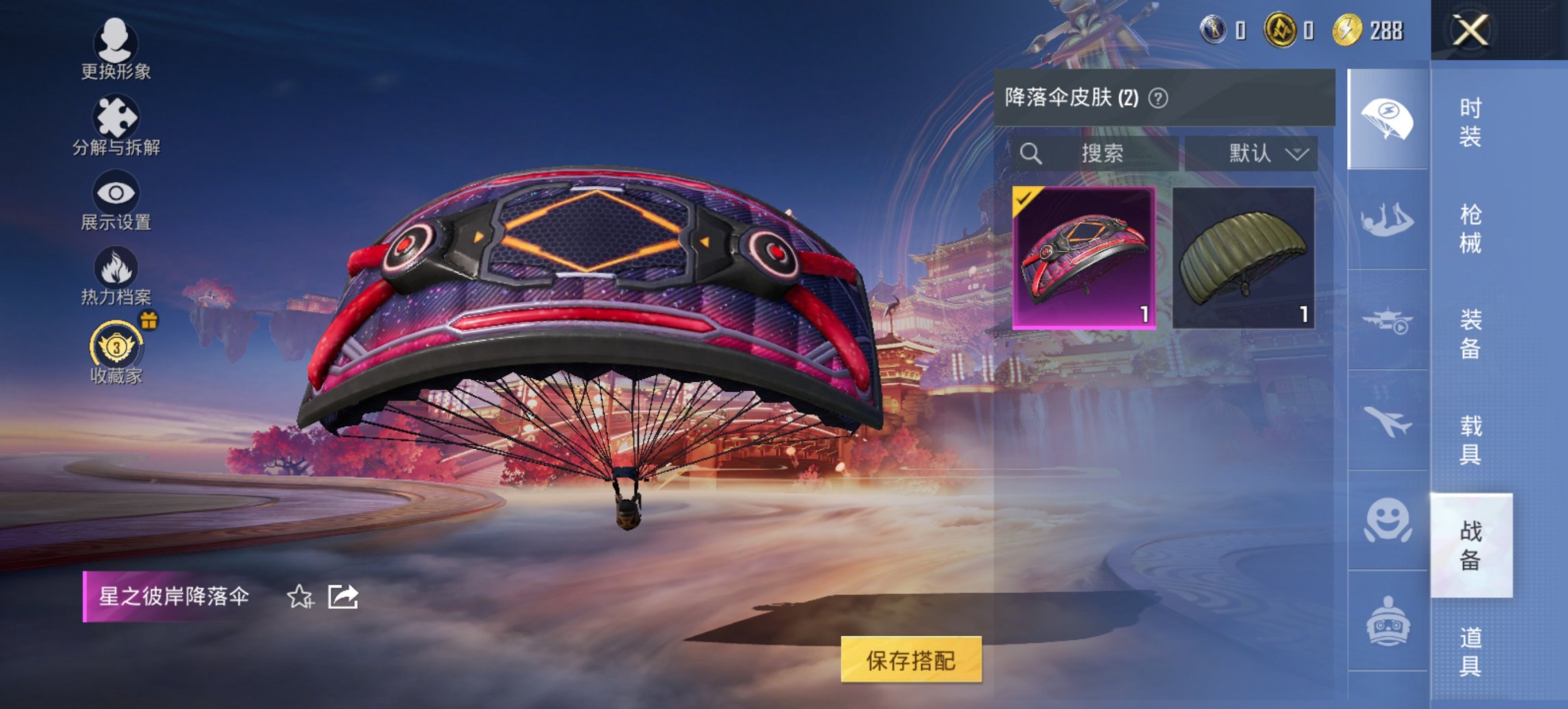Open 展示设置 display settings
The image size is (1568, 709).
116,200
